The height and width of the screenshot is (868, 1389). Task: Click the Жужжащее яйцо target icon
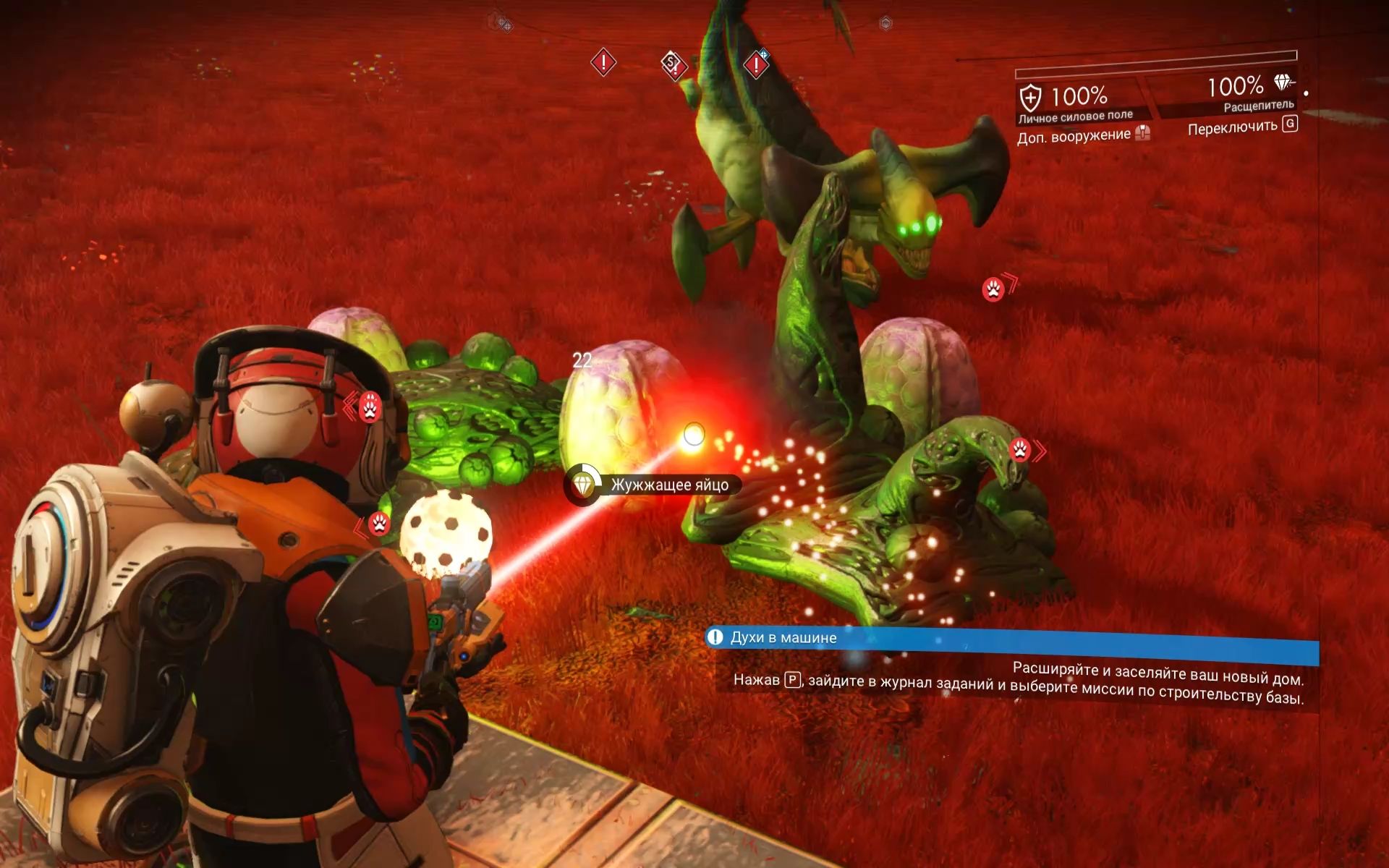point(583,484)
